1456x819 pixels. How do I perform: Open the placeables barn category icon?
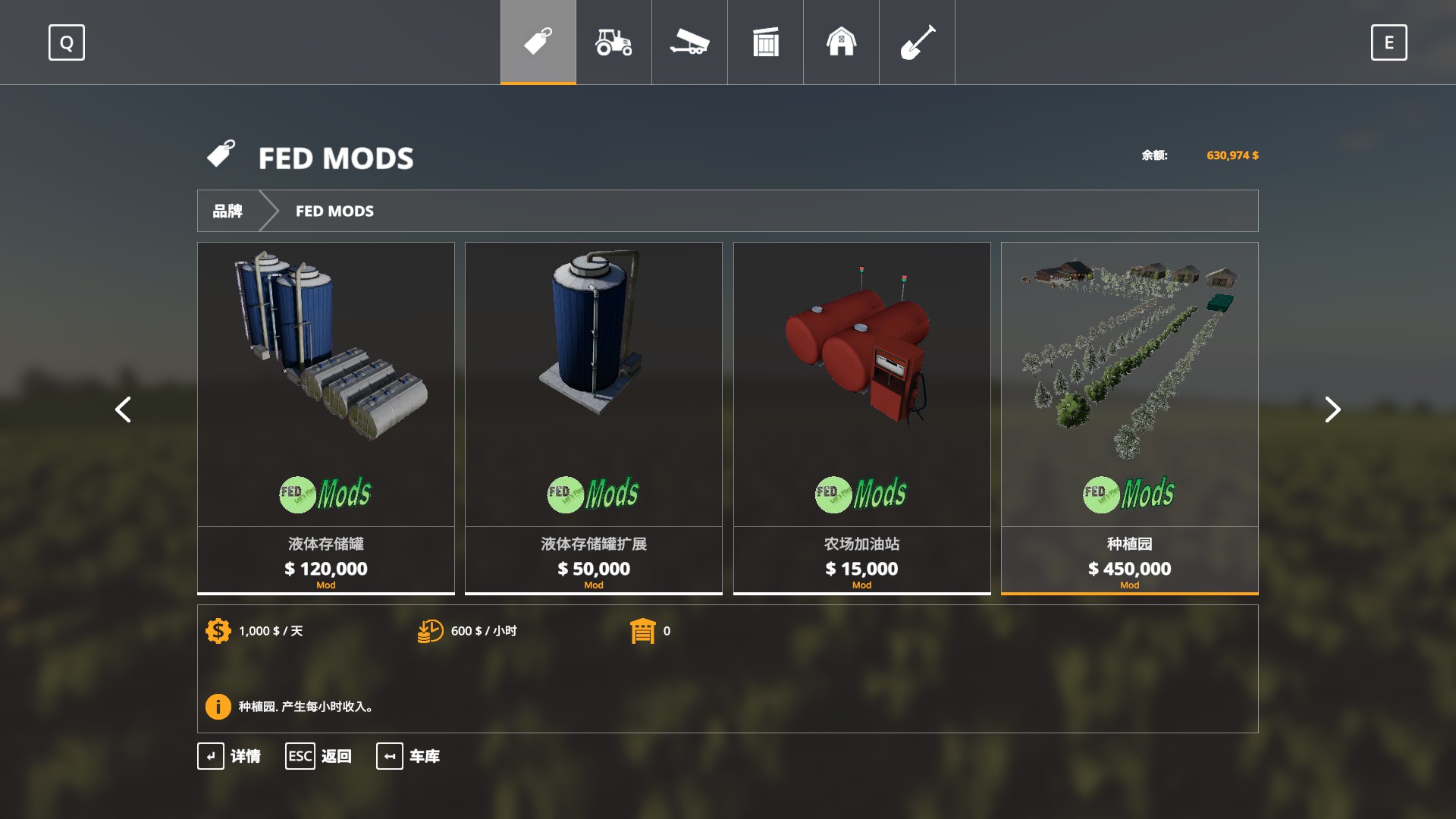pos(841,42)
